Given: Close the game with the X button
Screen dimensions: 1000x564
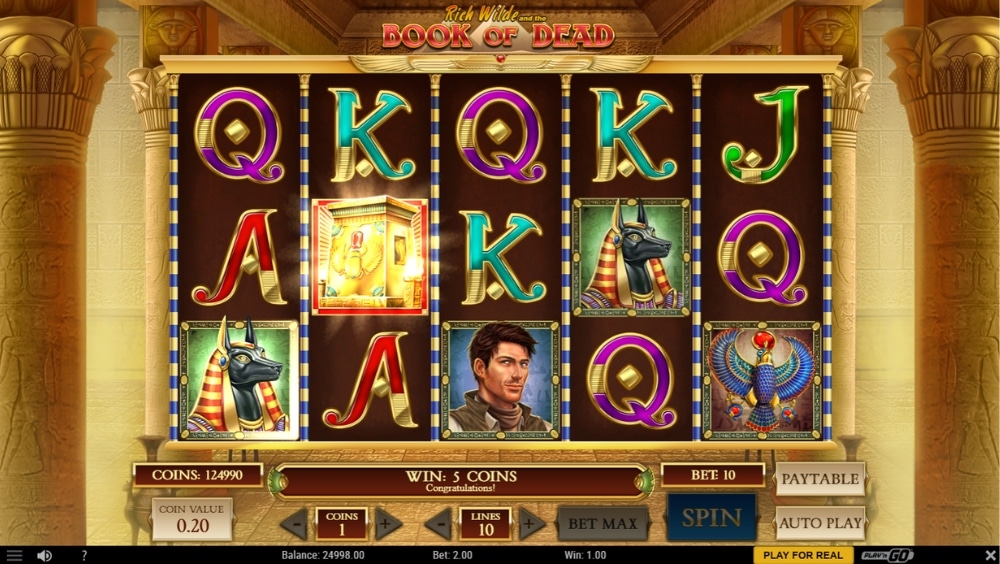Looking at the screenshot, I should (x=989, y=555).
